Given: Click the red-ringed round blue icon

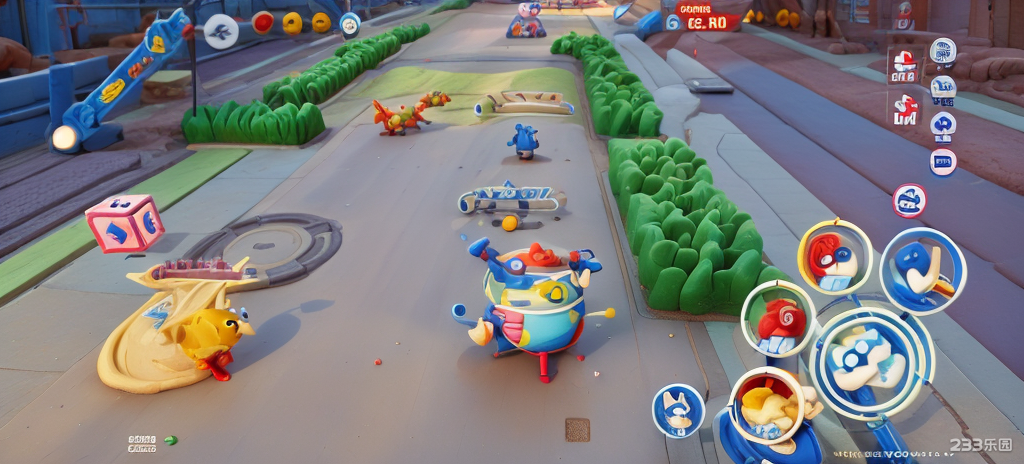Looking at the screenshot, I should coord(909,200).
